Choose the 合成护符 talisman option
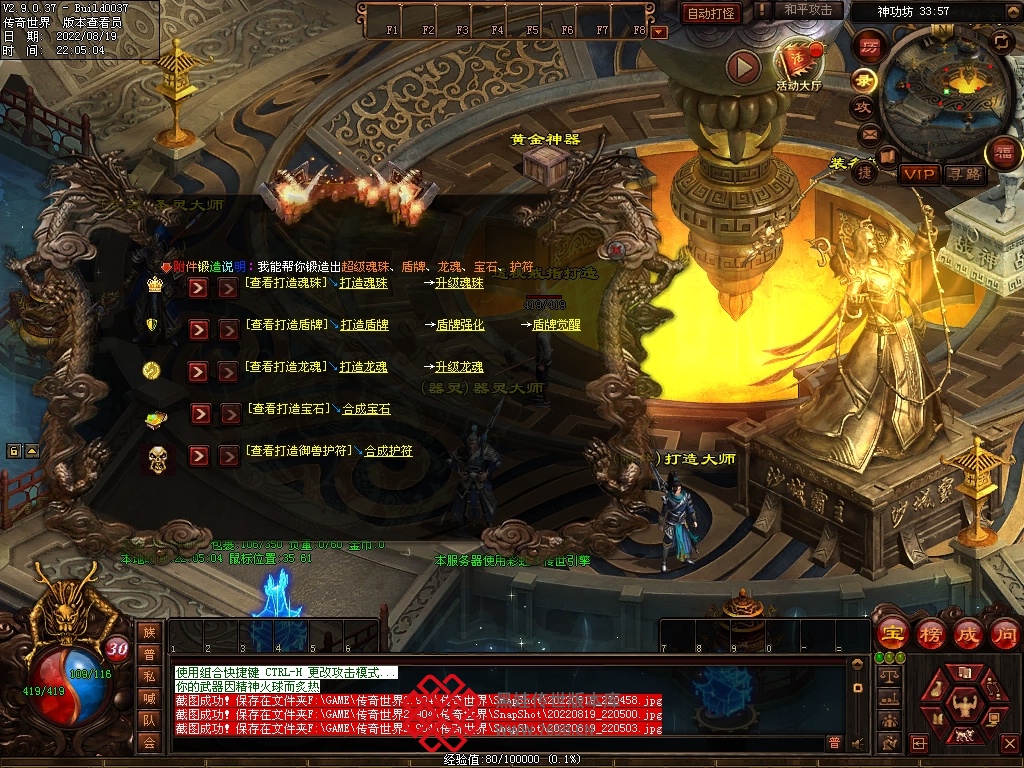Screen dimensions: 1024x768 point(388,452)
